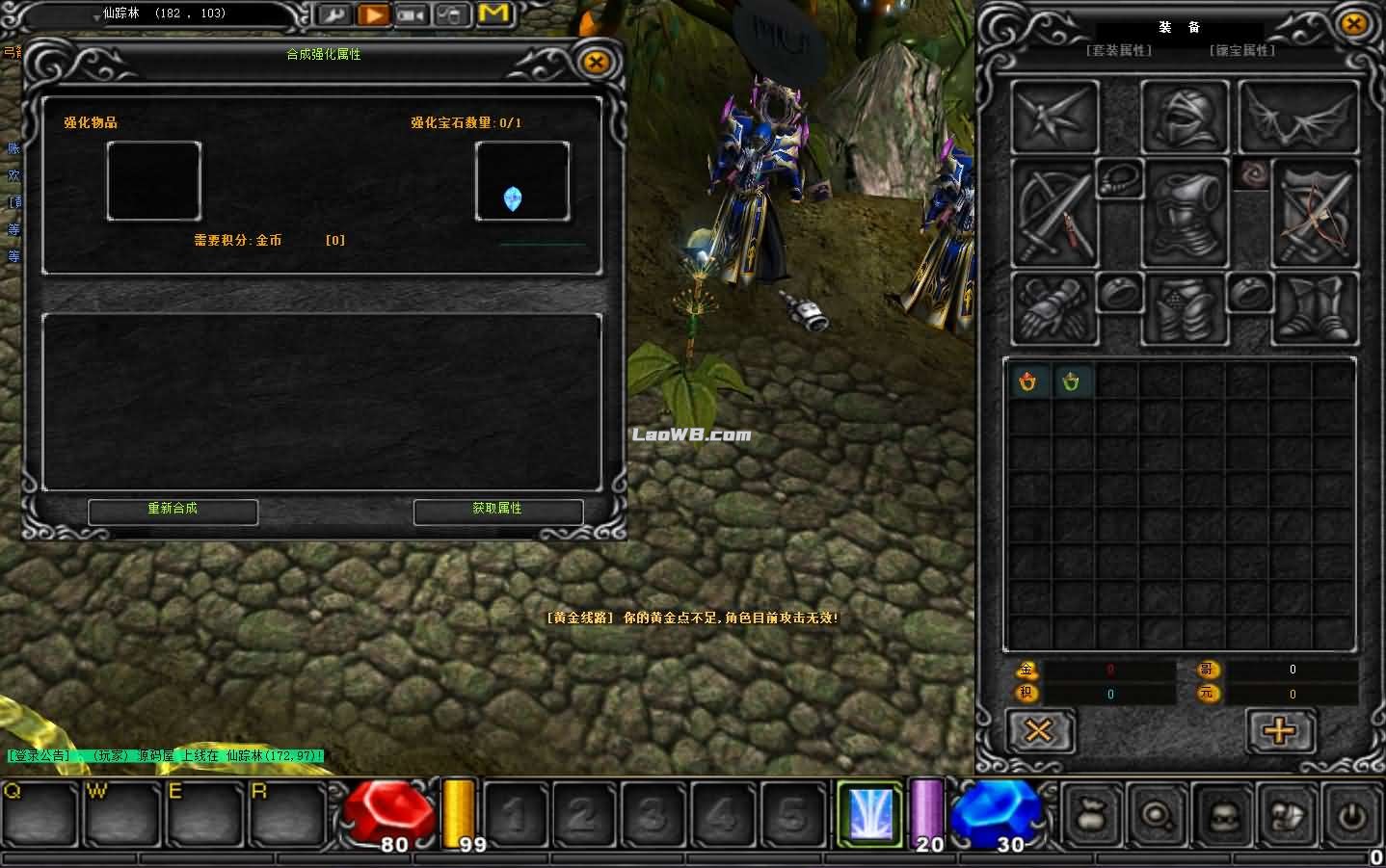Switch to the 镶宝属性 tab
The width and height of the screenshot is (1386, 868).
point(1242,50)
